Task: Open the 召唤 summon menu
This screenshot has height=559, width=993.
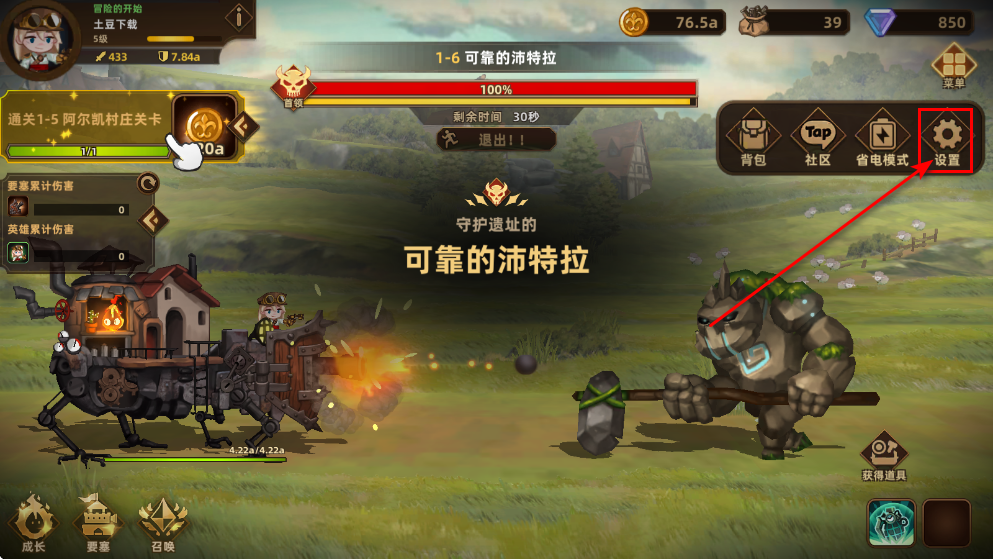Action: pyautogui.click(x=161, y=523)
